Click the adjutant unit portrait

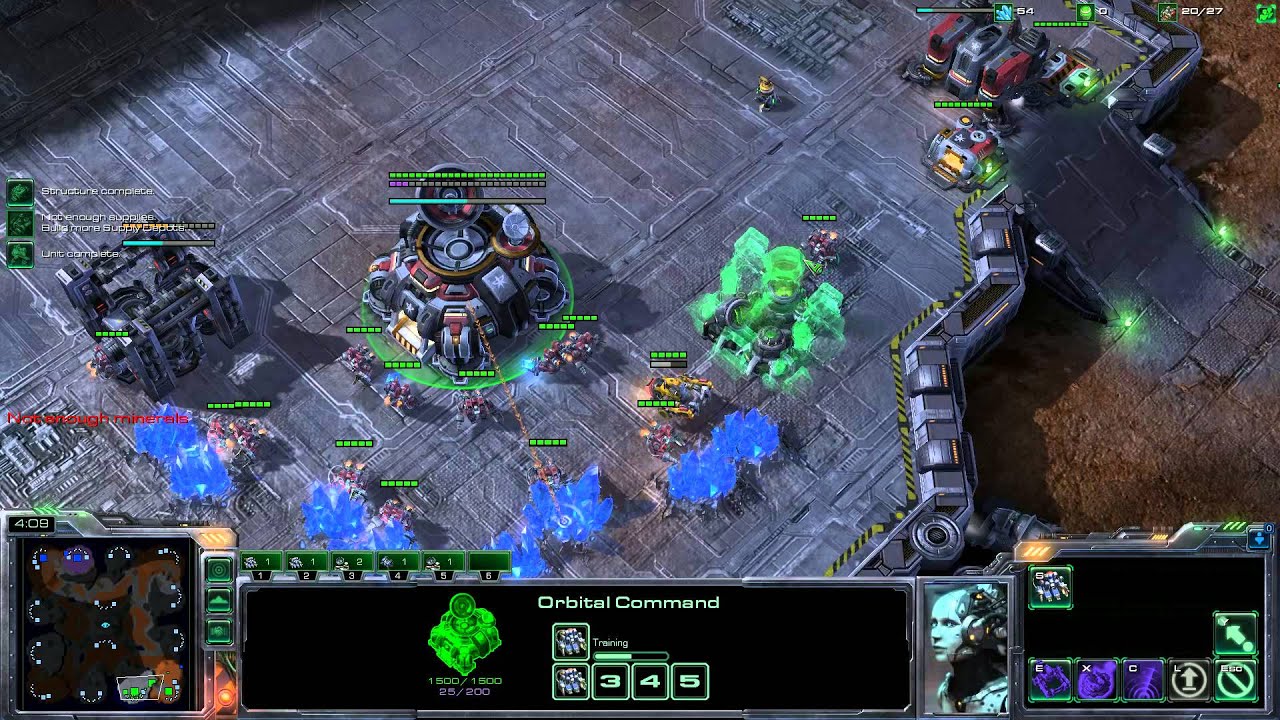[x=965, y=645]
